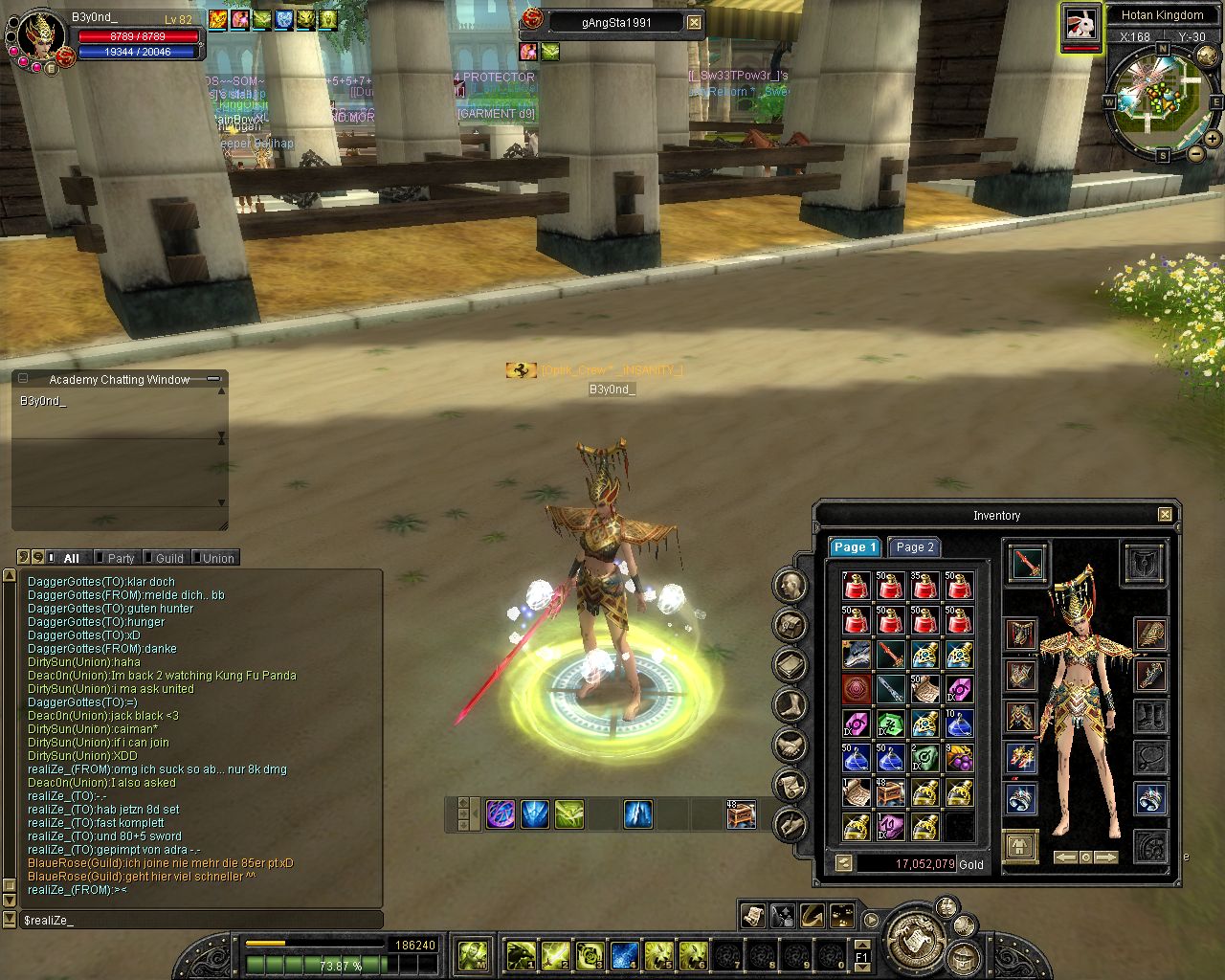Screen dimensions: 1225x980
Task: Click the equipped red sword weapon slot
Action: pos(1027,563)
